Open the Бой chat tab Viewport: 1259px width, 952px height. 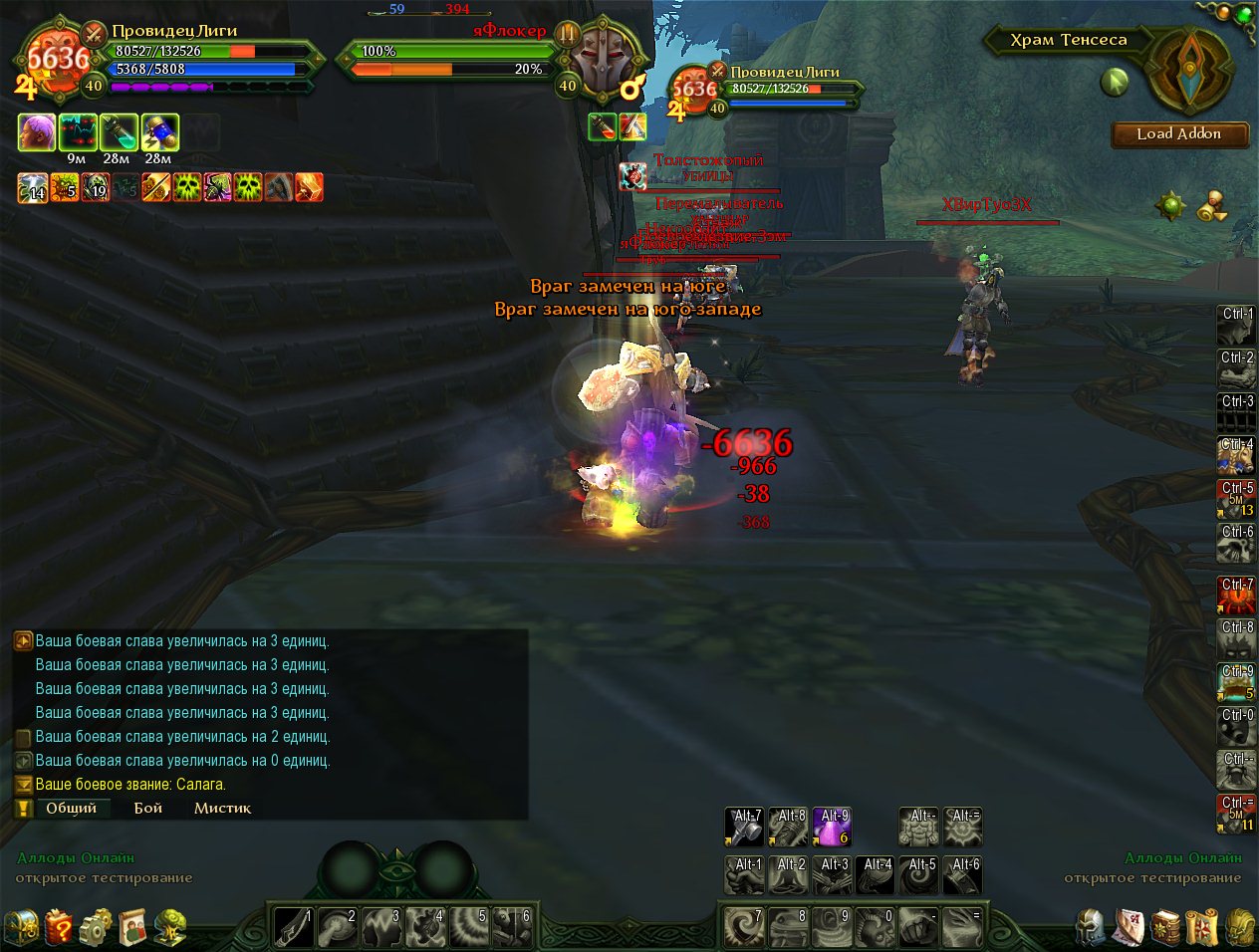point(148,809)
